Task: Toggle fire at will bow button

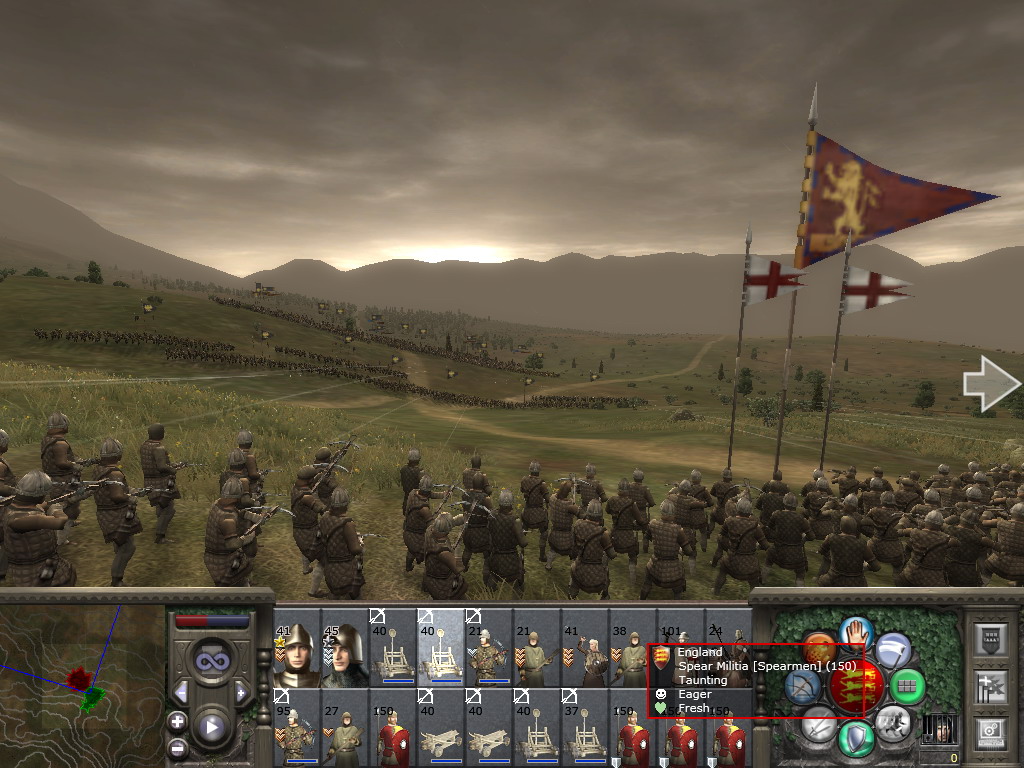Action: coord(803,687)
